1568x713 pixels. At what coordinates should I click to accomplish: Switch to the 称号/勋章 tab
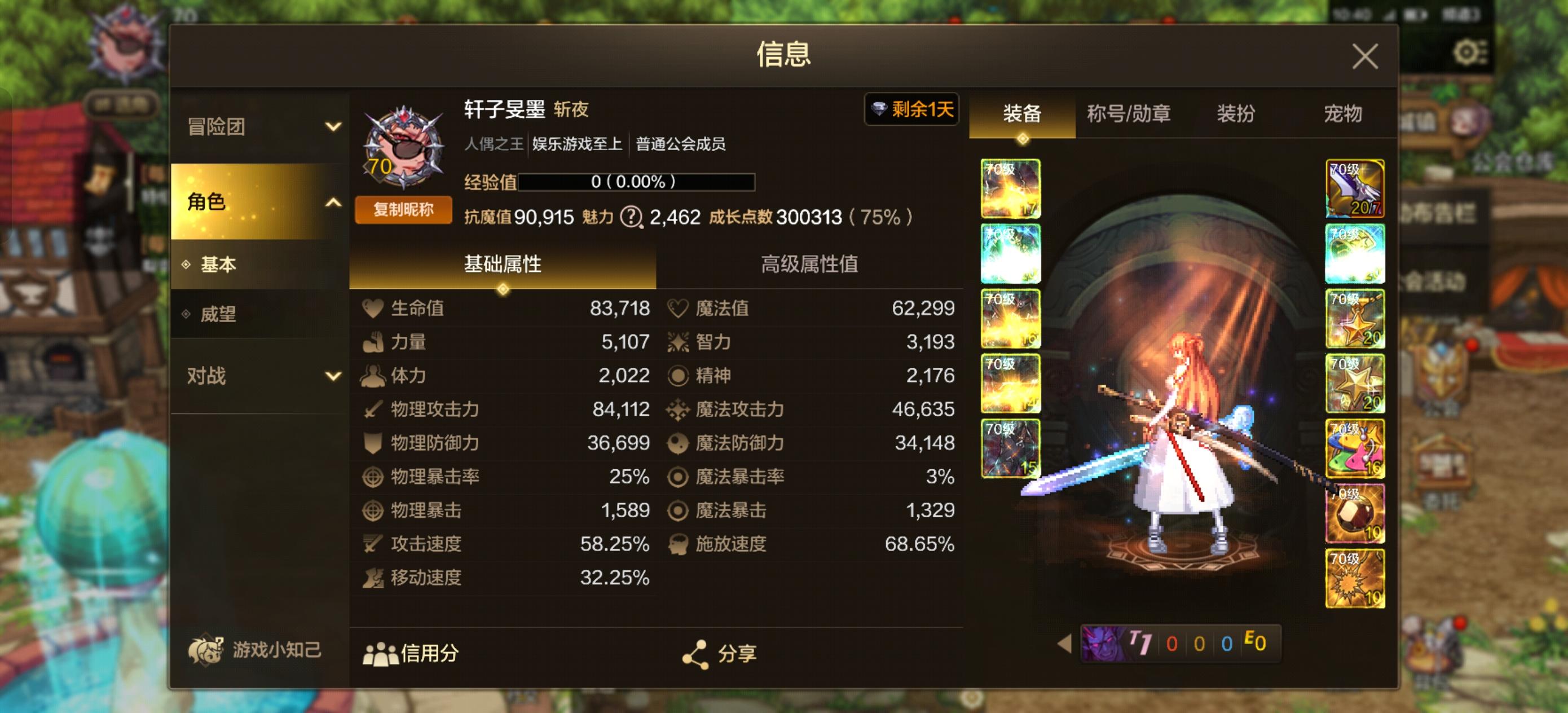click(x=1130, y=115)
